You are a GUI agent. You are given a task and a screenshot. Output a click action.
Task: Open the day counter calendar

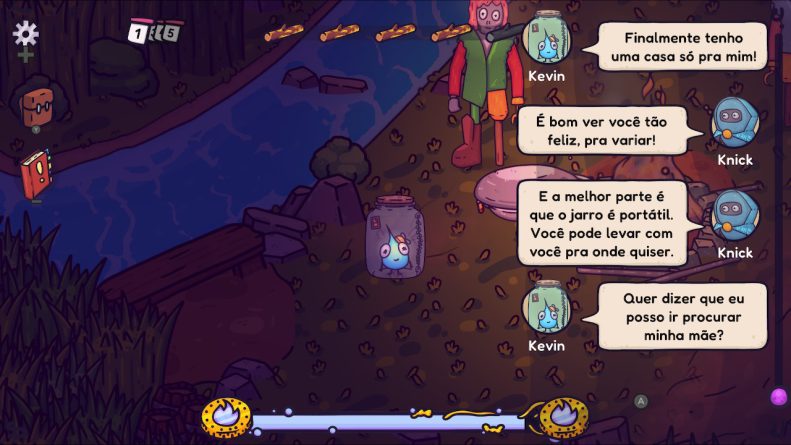coord(153,31)
